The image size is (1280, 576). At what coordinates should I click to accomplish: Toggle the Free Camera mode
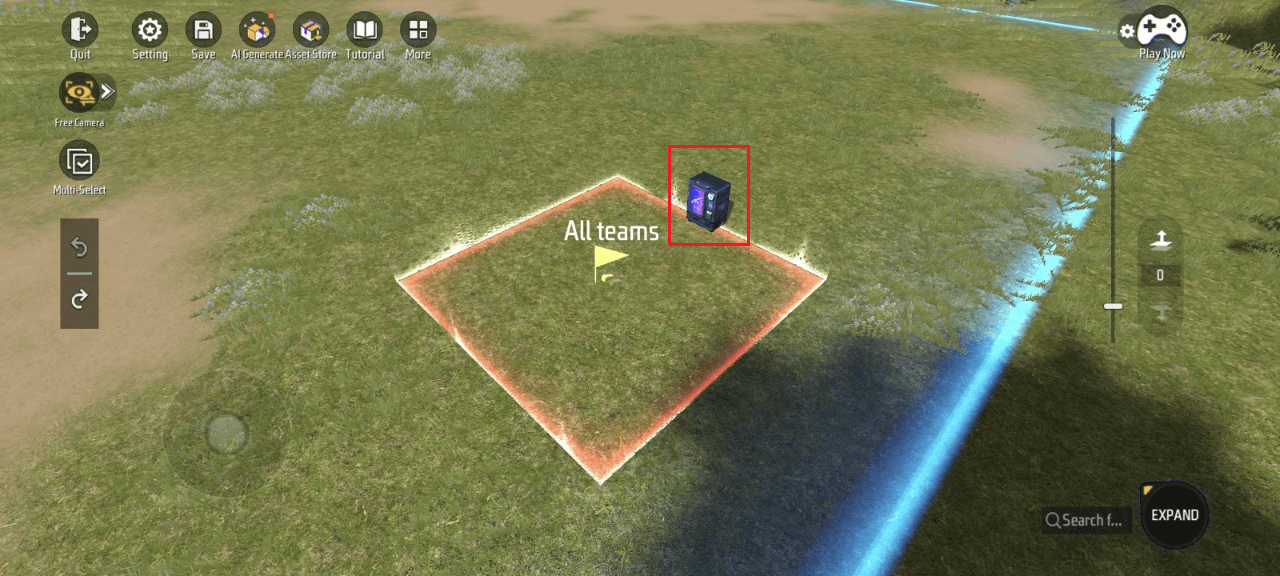click(x=77, y=93)
